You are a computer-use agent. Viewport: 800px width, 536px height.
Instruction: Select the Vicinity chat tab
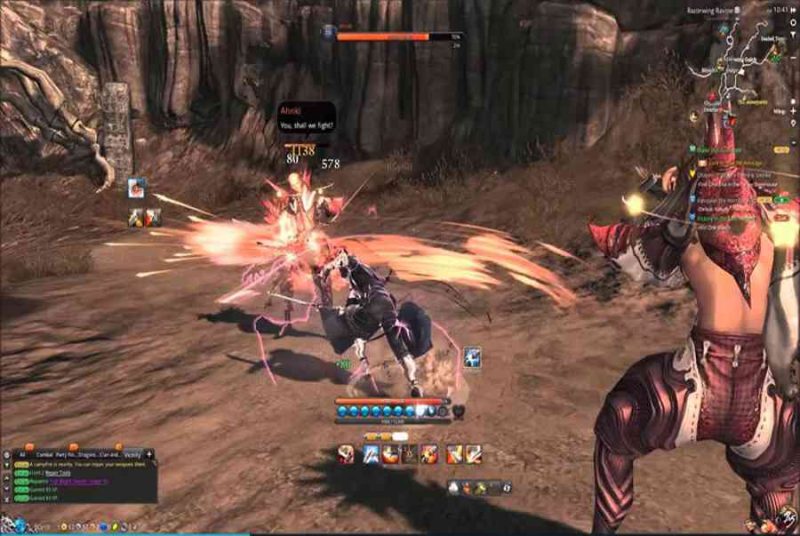point(131,453)
